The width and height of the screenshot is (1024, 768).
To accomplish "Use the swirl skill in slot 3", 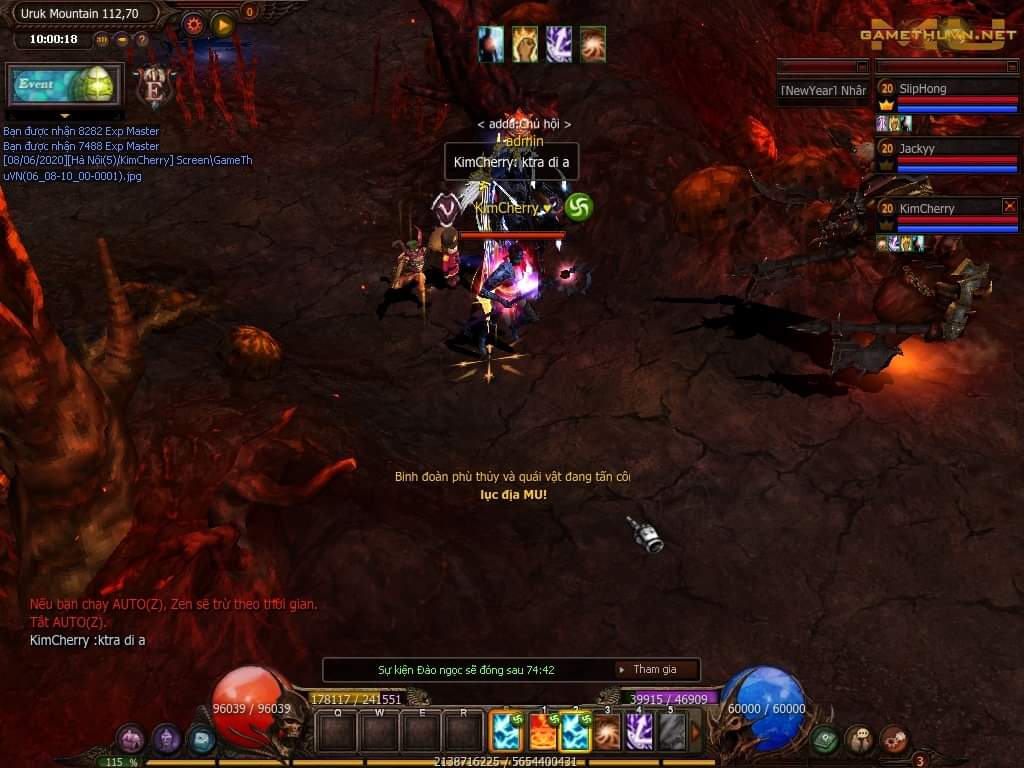I will (x=607, y=732).
